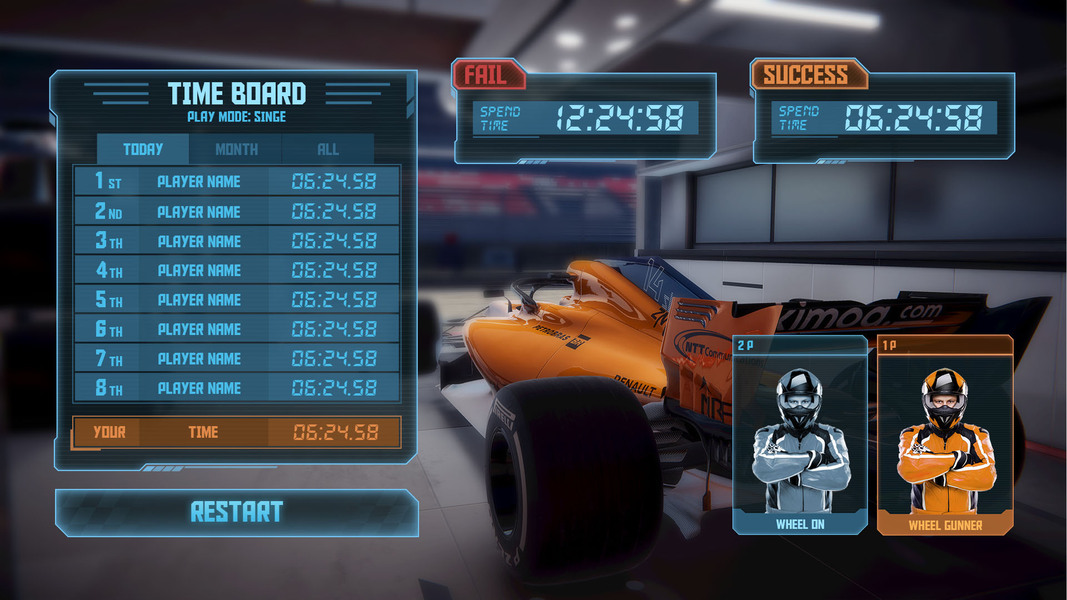
Task: Select the orange YOUR TIME row
Action: pos(237,432)
